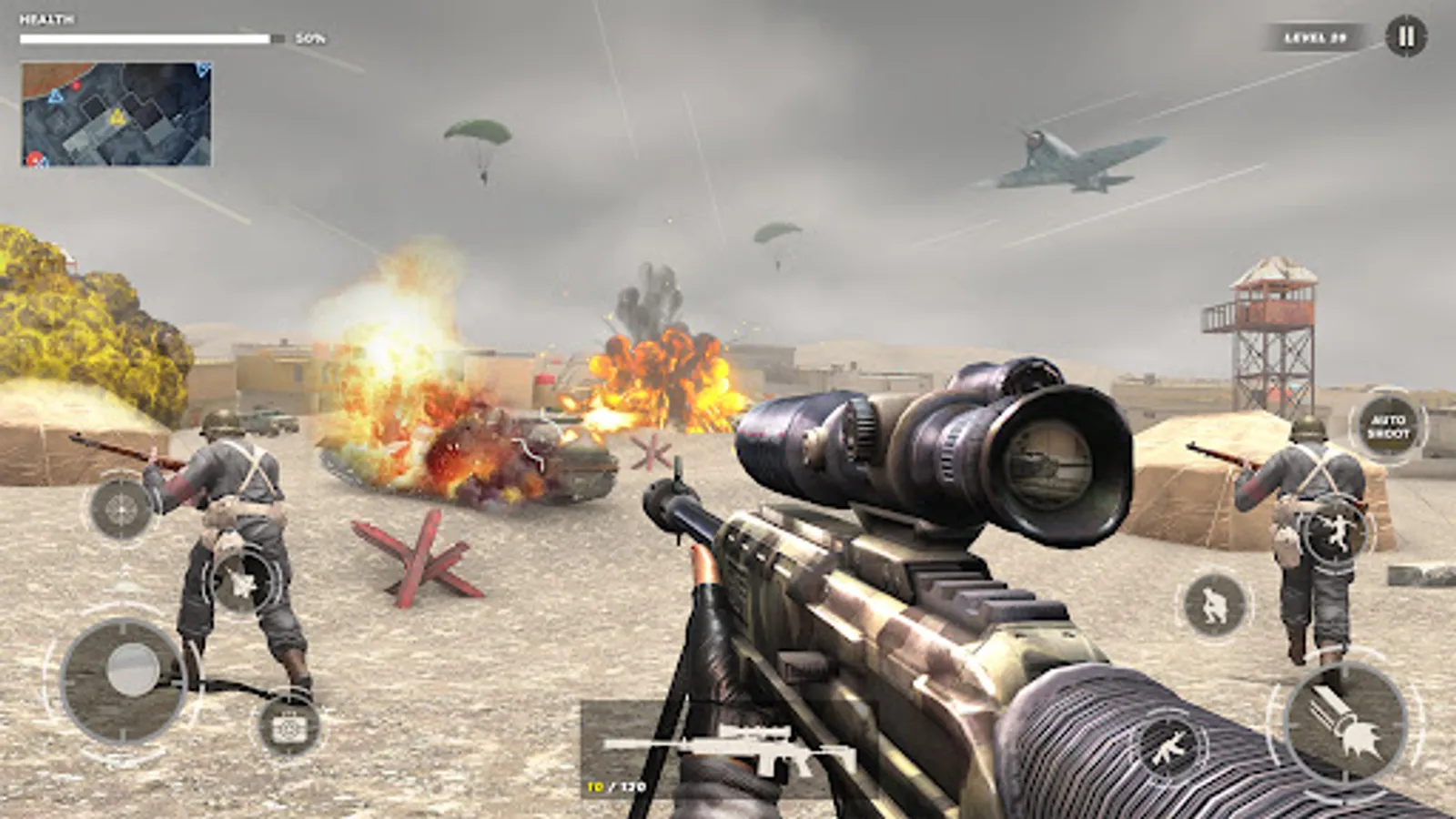Tap the crosshair sight icon on the left

click(121, 508)
